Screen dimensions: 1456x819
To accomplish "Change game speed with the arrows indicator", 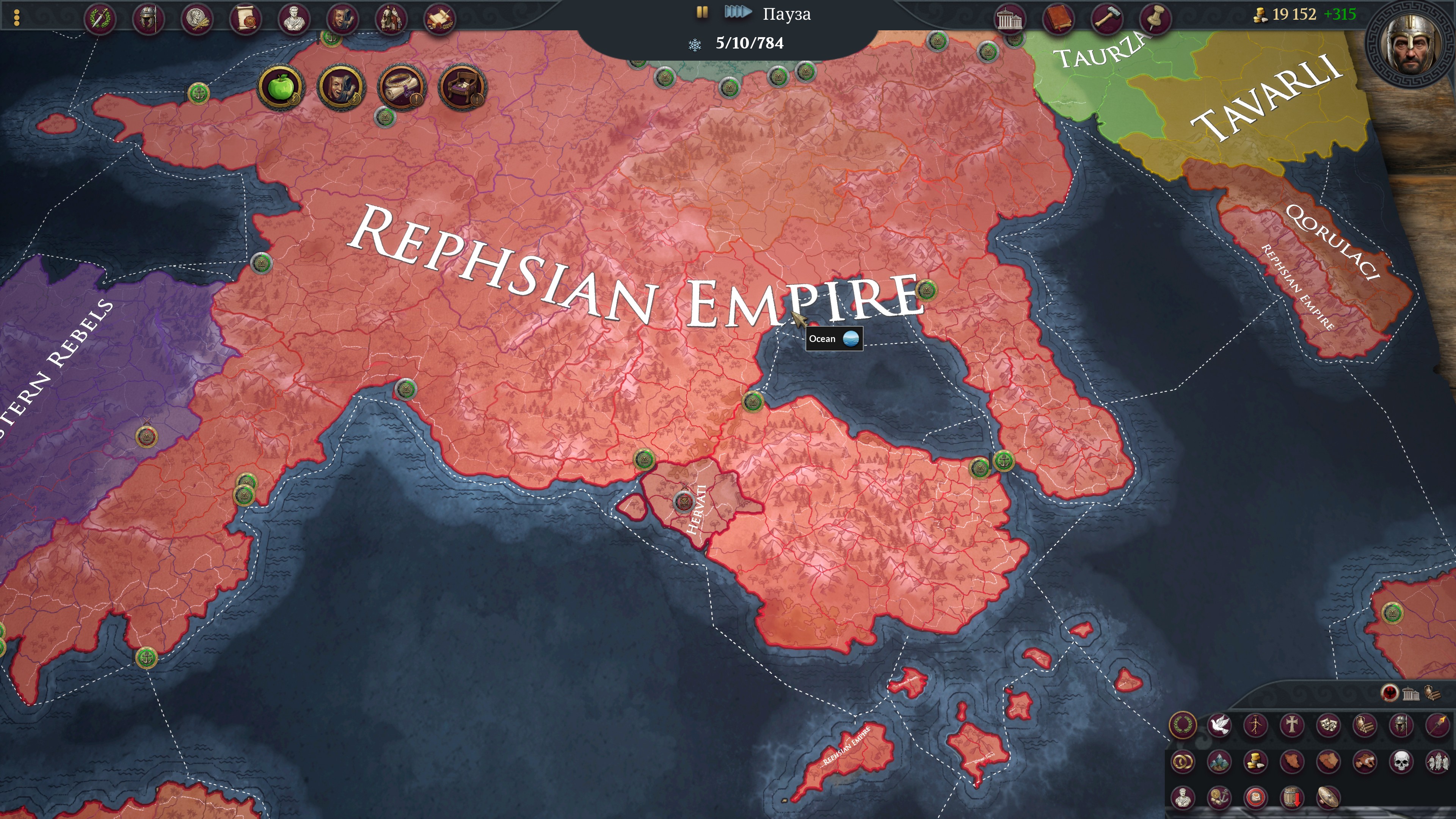I will point(737,13).
